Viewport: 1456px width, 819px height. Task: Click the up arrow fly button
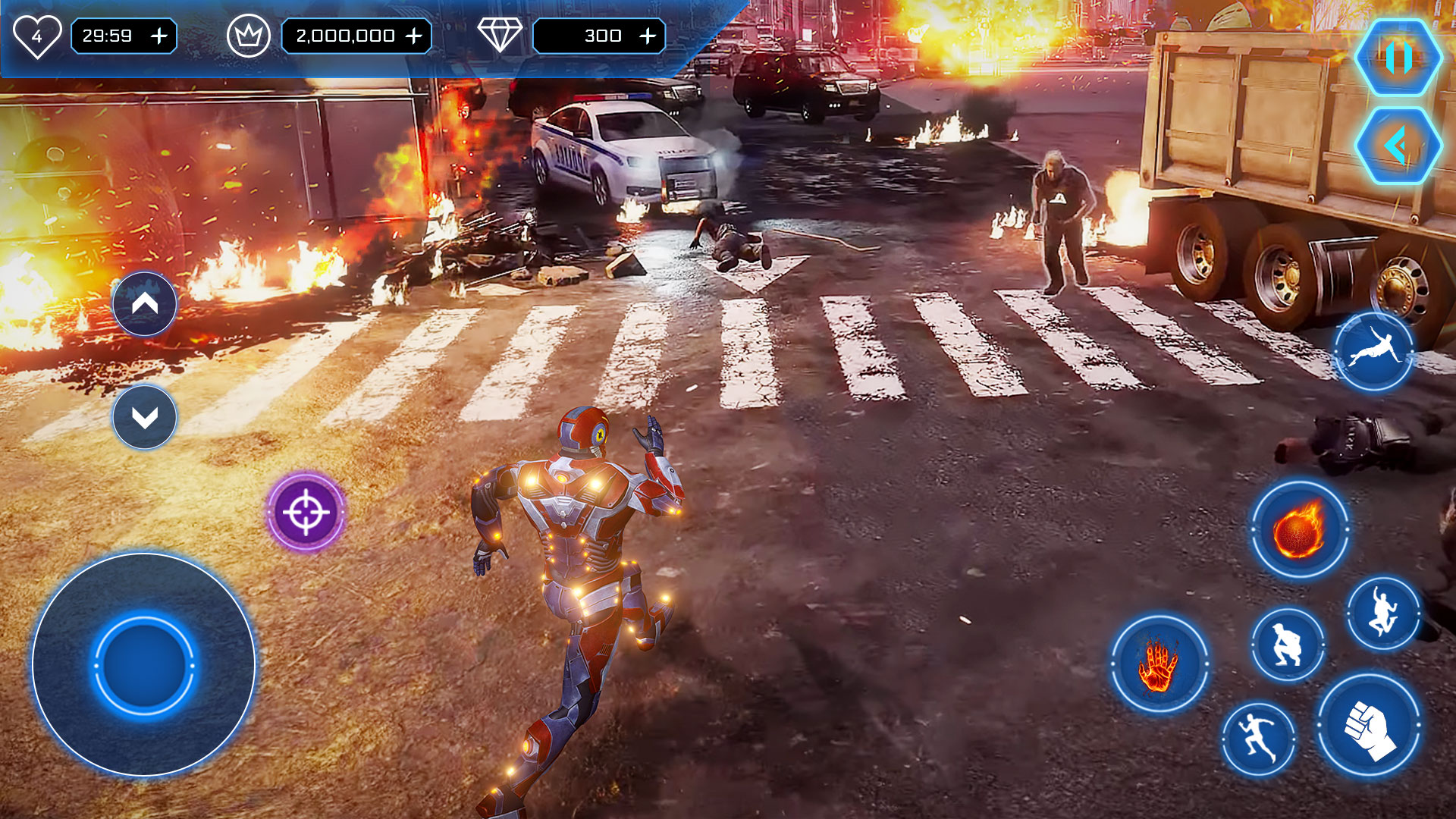(145, 304)
